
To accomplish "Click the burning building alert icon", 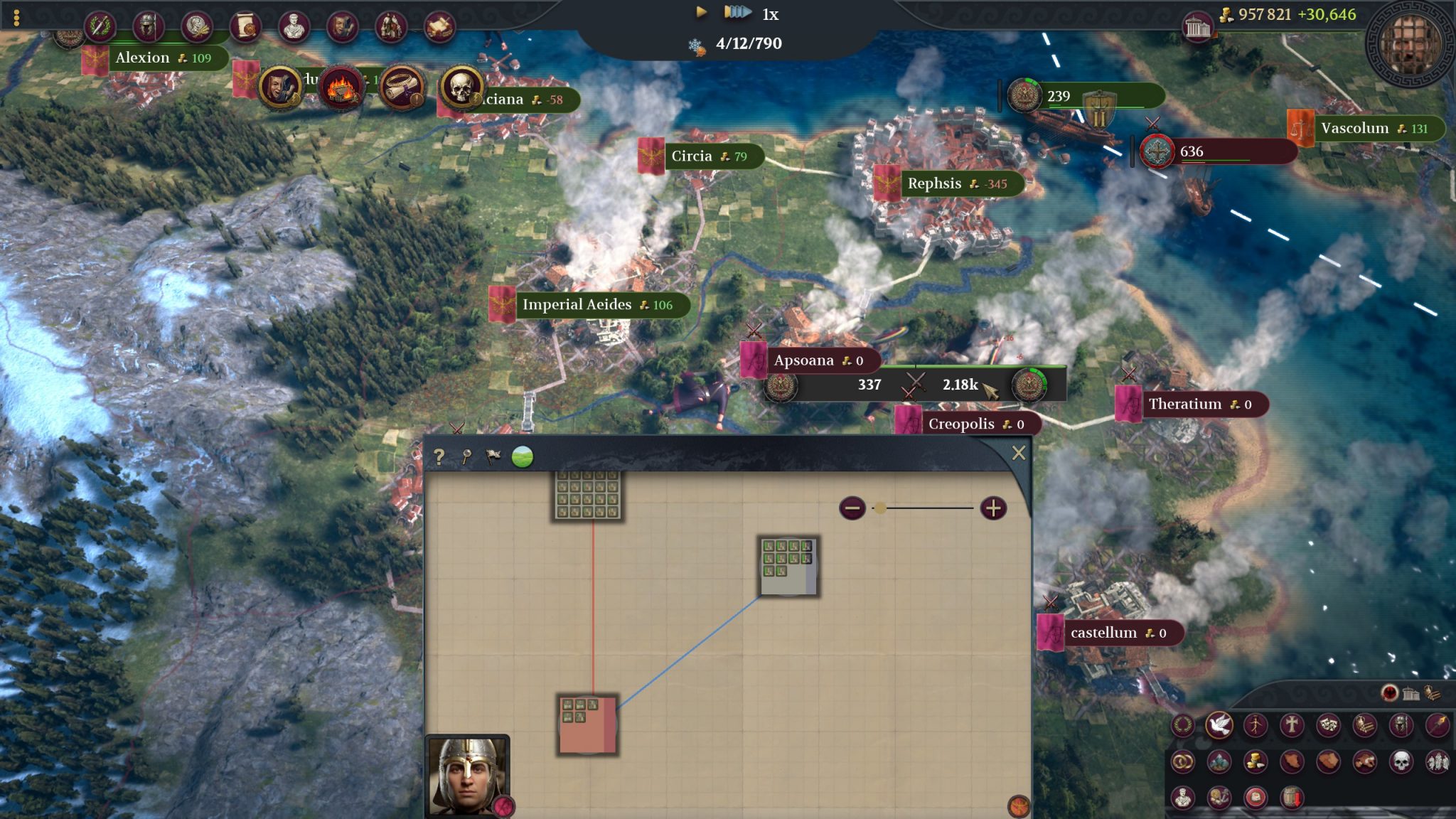I will point(340,88).
